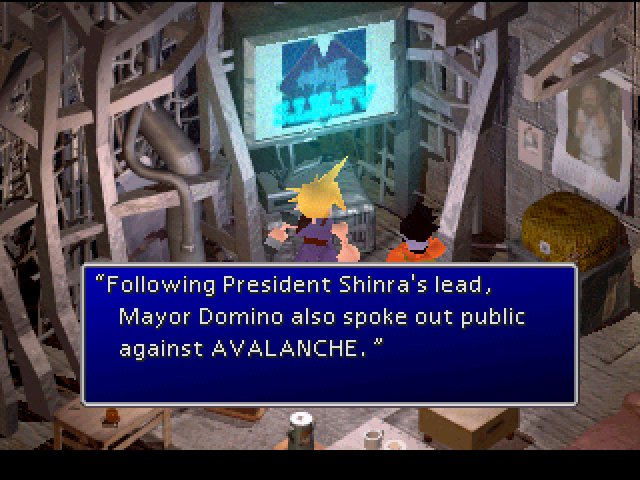The image size is (640, 480).
Task: Advance the blue AVALANCHE news dialogue box
Action: 329,334
